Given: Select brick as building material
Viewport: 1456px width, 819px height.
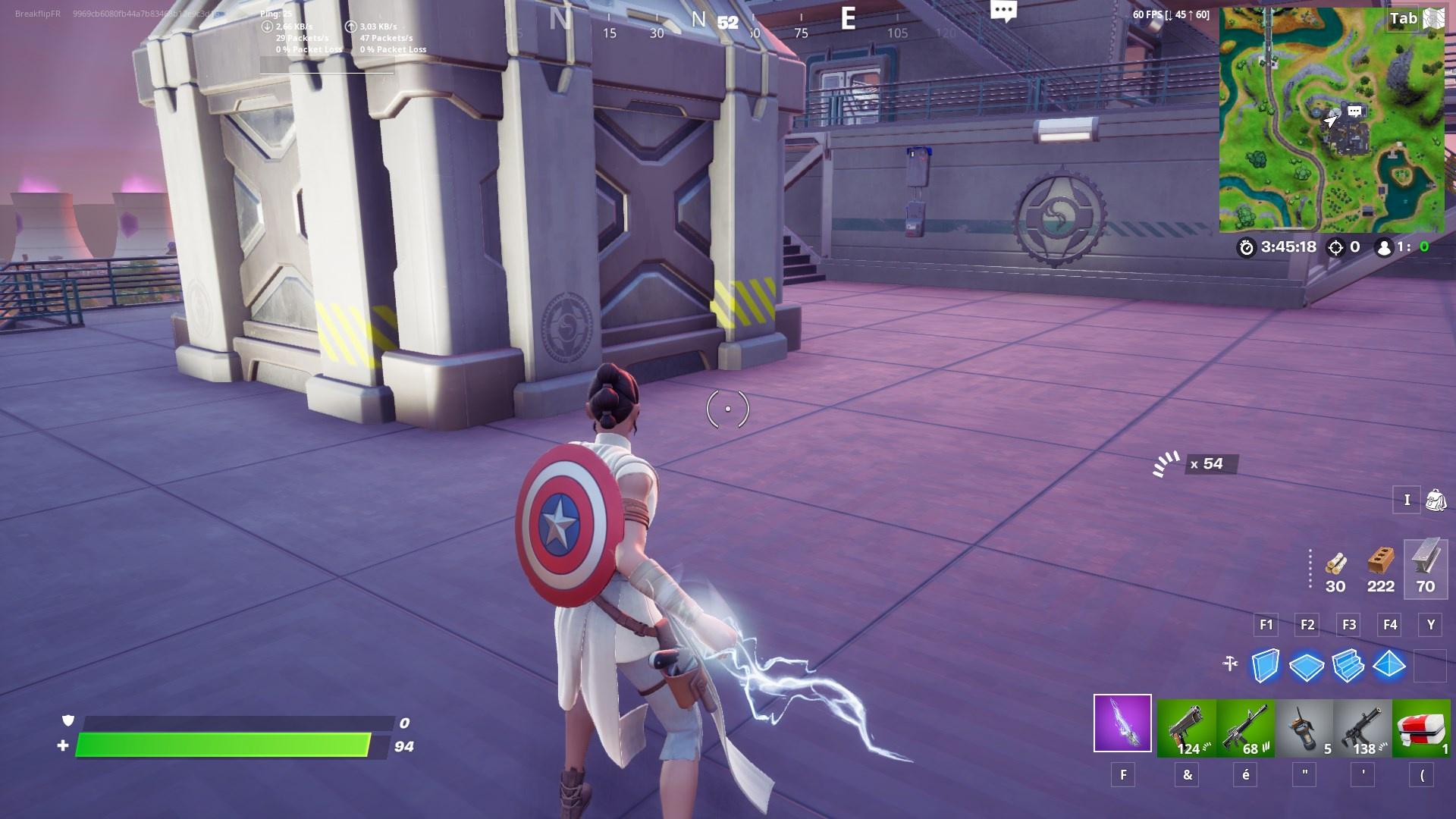Looking at the screenshot, I should tap(1380, 565).
